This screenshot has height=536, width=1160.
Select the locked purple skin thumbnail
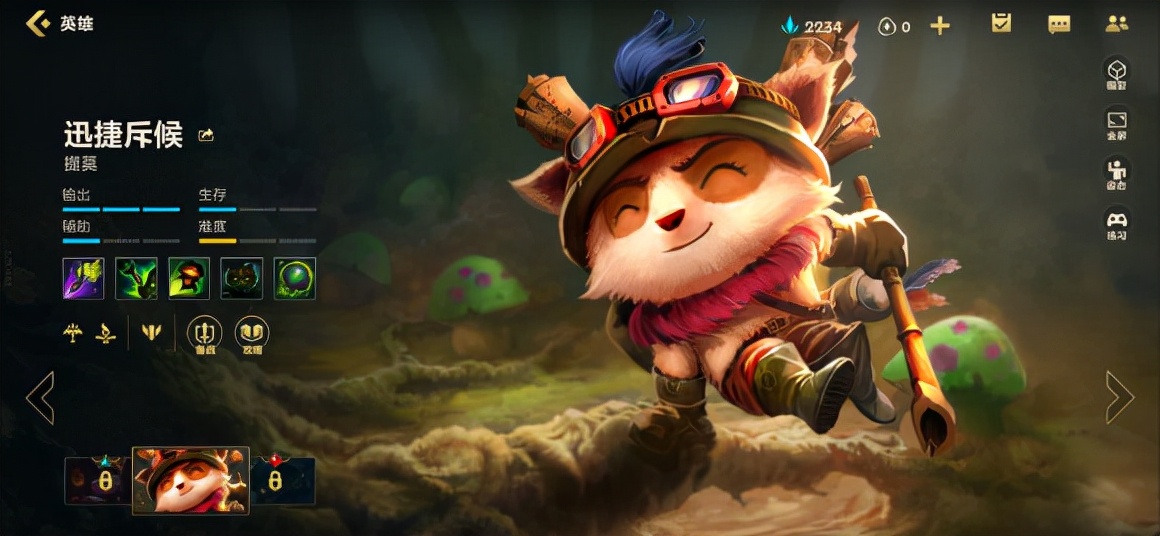pyautogui.click(x=98, y=480)
